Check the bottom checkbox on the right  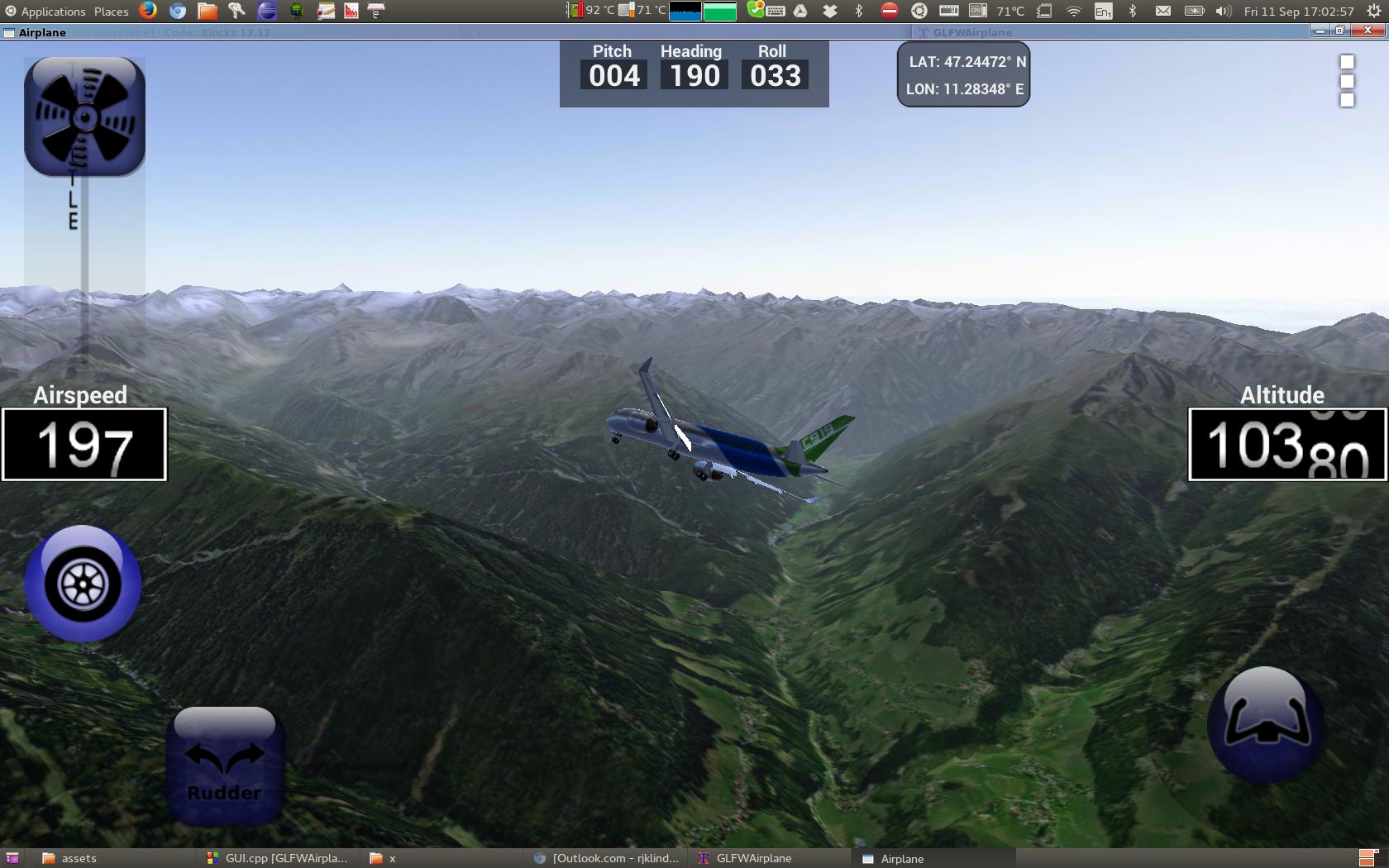coord(1347,100)
